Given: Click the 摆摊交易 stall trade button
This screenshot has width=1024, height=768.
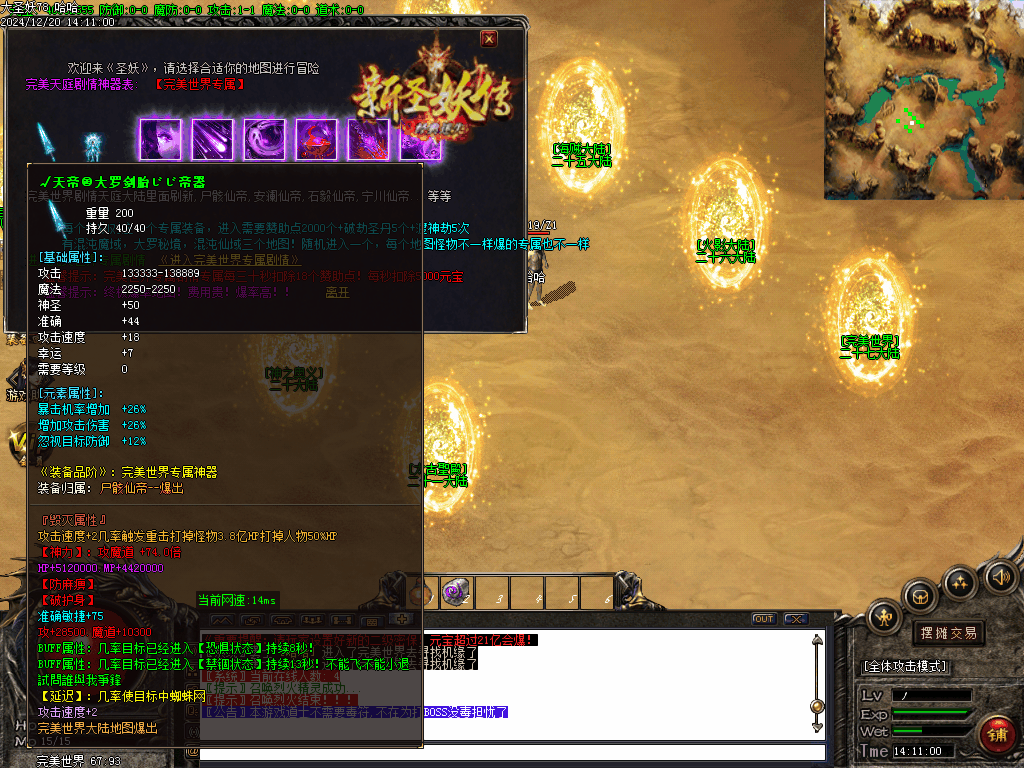Looking at the screenshot, I should [x=949, y=633].
